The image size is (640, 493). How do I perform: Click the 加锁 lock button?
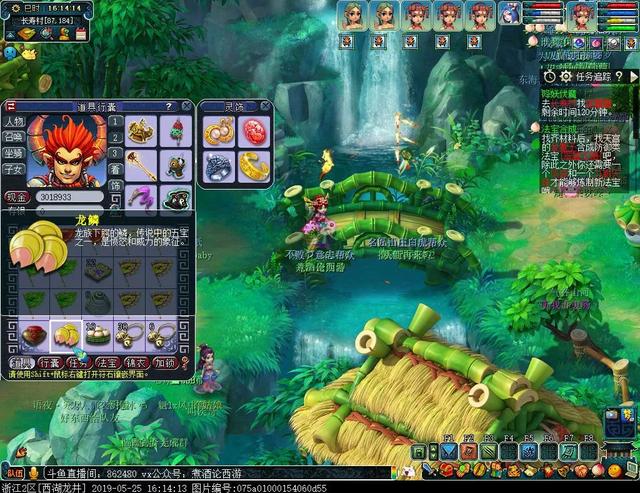point(166,362)
